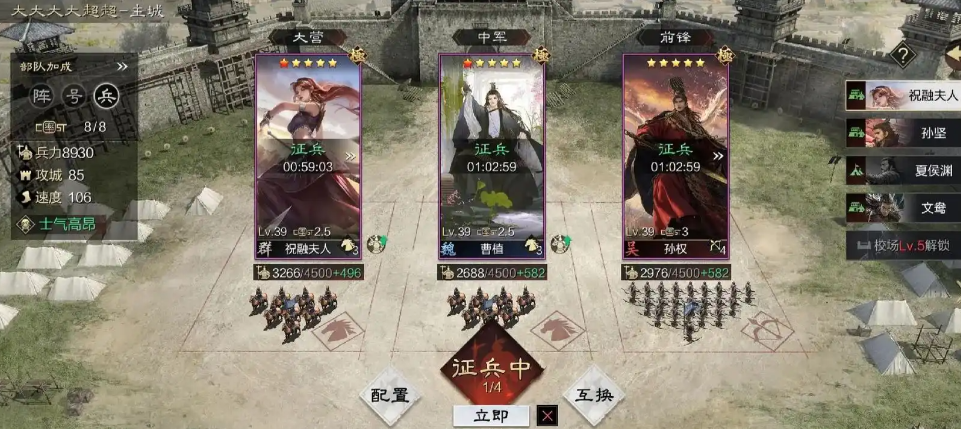Switch to the 阵 formation bonus tab
This screenshot has height=429, width=961.
pyautogui.click(x=42, y=97)
